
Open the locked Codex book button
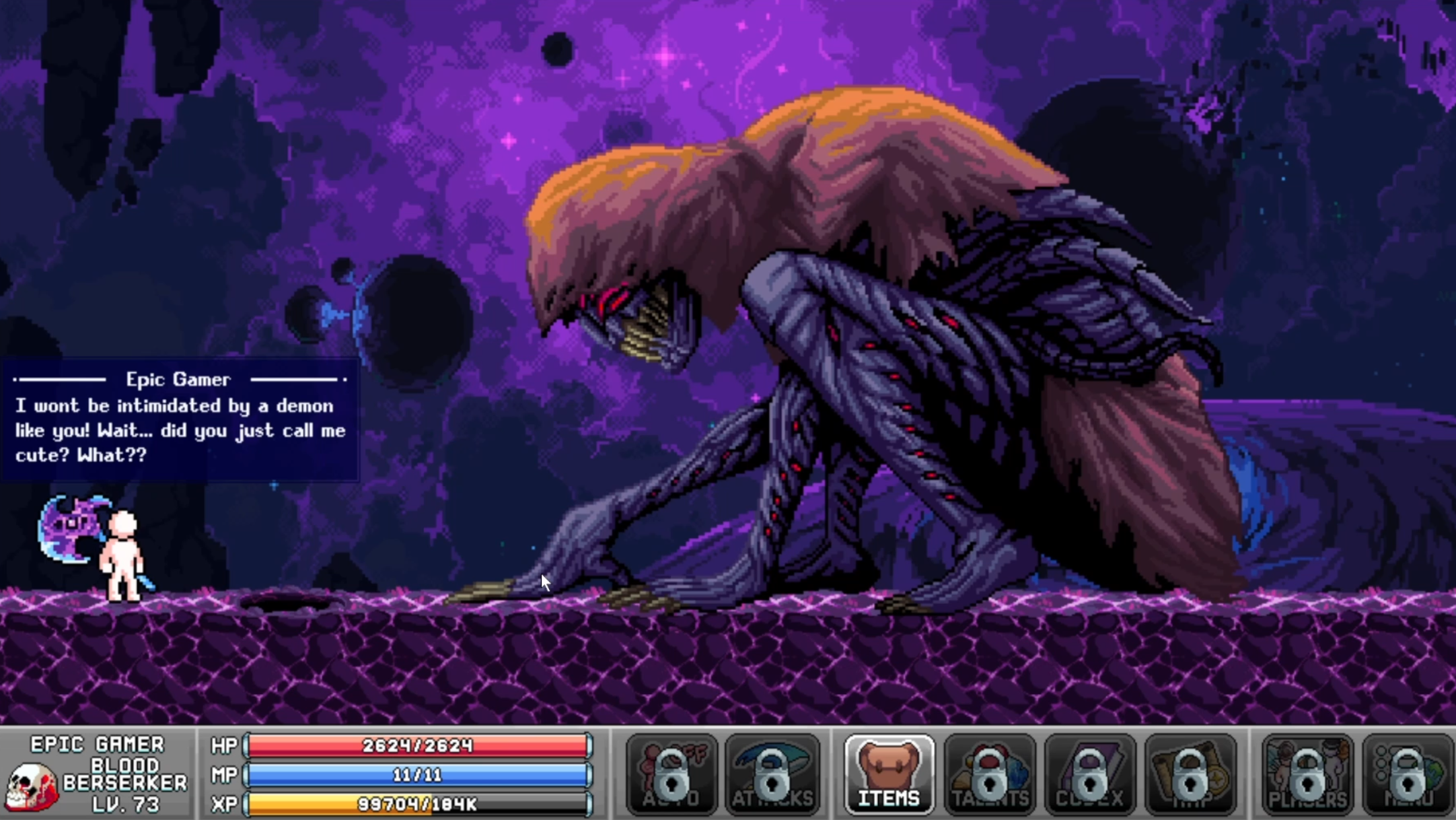[x=1090, y=775]
